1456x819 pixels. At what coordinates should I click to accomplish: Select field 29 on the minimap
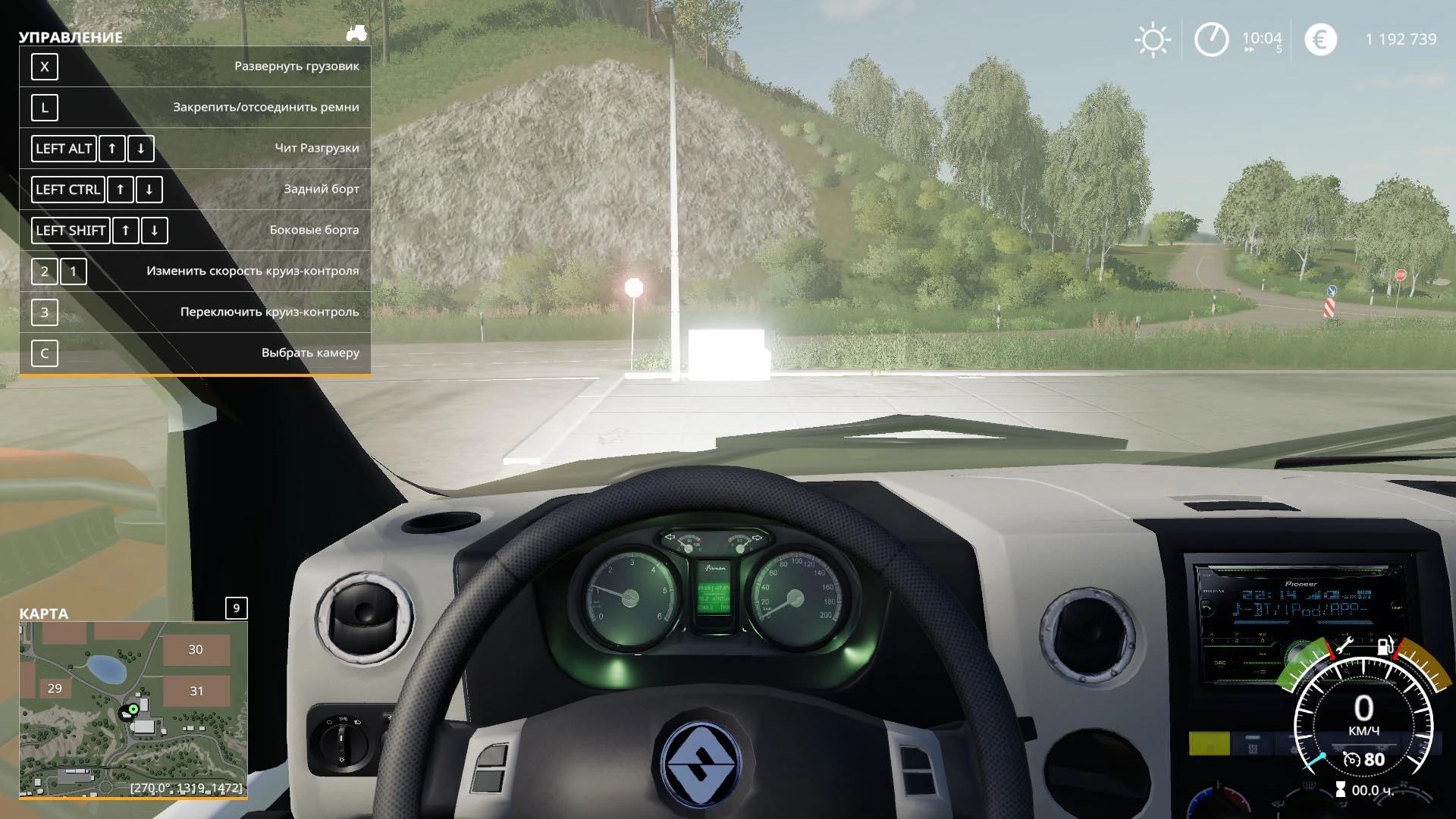click(x=55, y=689)
